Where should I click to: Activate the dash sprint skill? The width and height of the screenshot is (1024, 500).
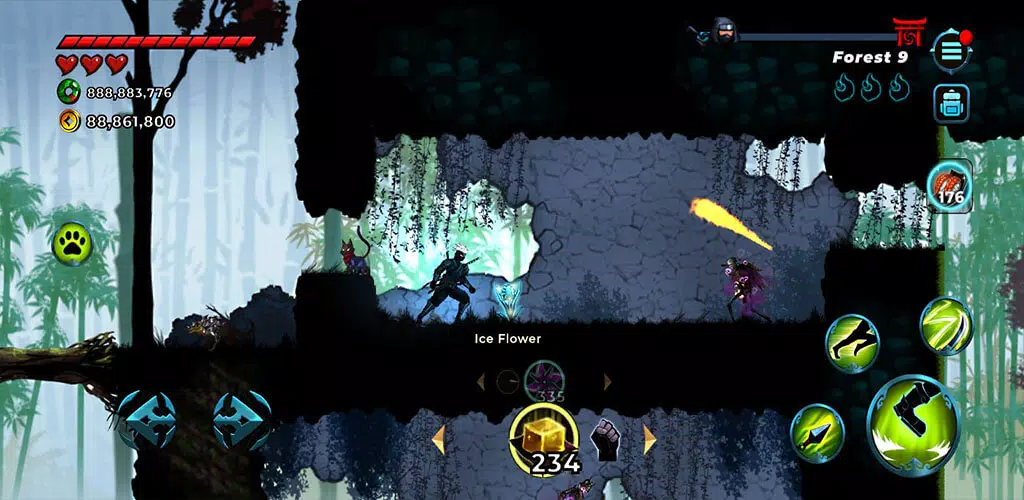851,343
